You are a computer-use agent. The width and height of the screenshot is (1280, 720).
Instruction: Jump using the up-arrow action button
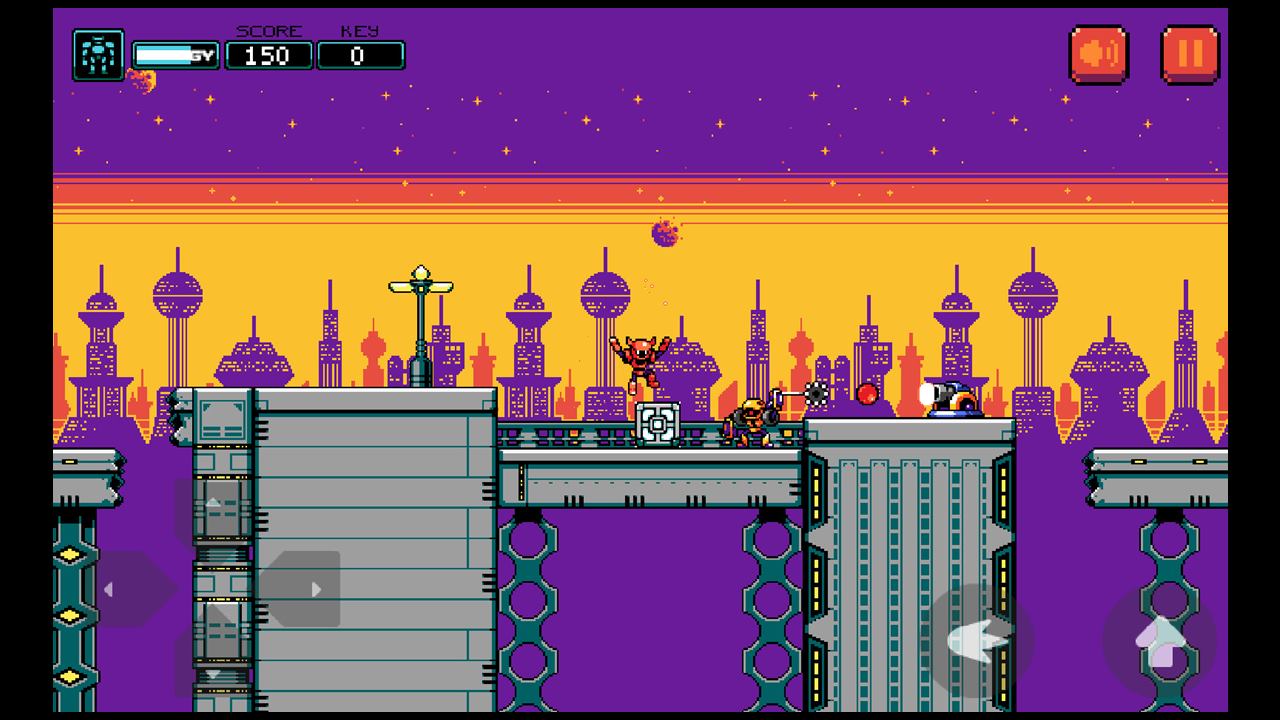1160,640
